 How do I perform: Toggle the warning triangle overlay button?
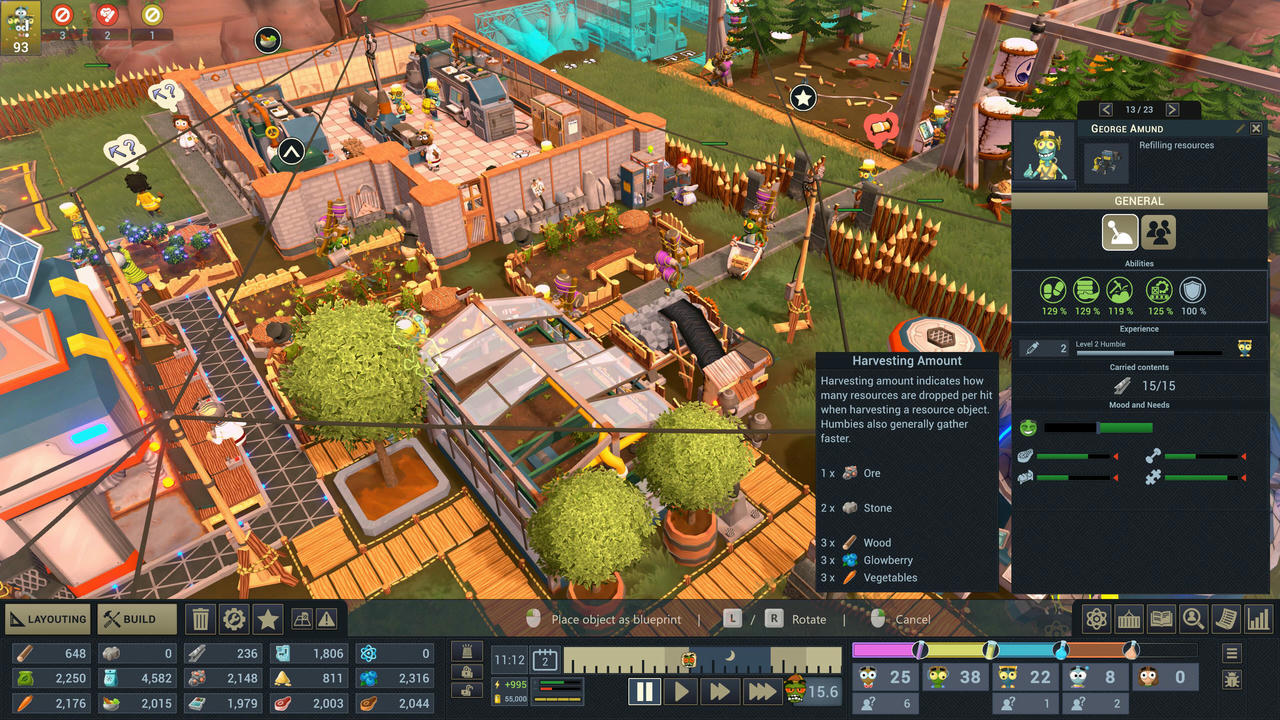[x=327, y=620]
